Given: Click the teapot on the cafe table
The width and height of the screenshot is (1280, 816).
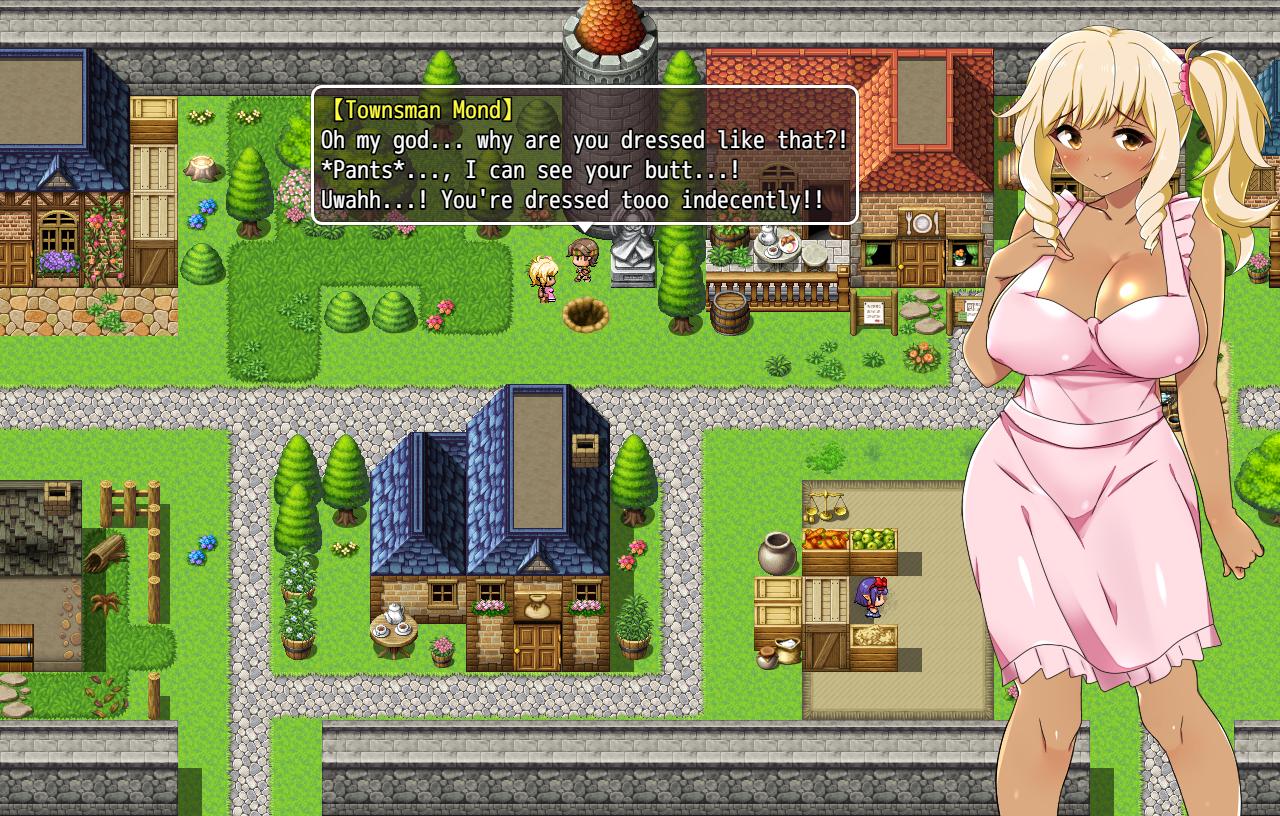Looking at the screenshot, I should point(766,233).
